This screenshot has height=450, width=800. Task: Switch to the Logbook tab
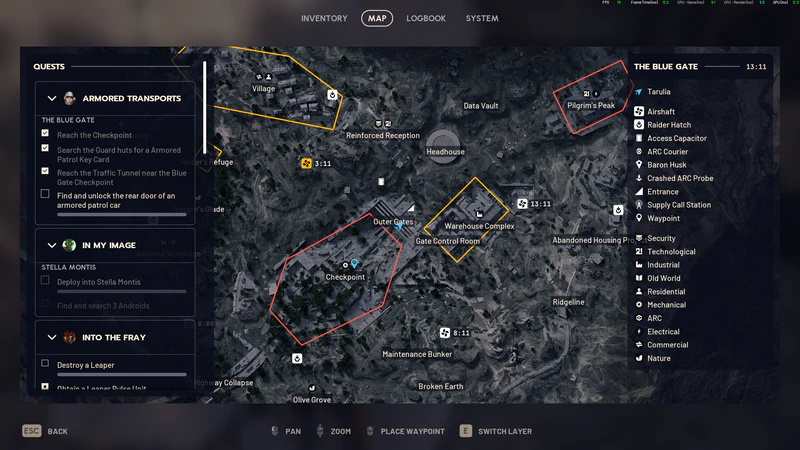(425, 18)
